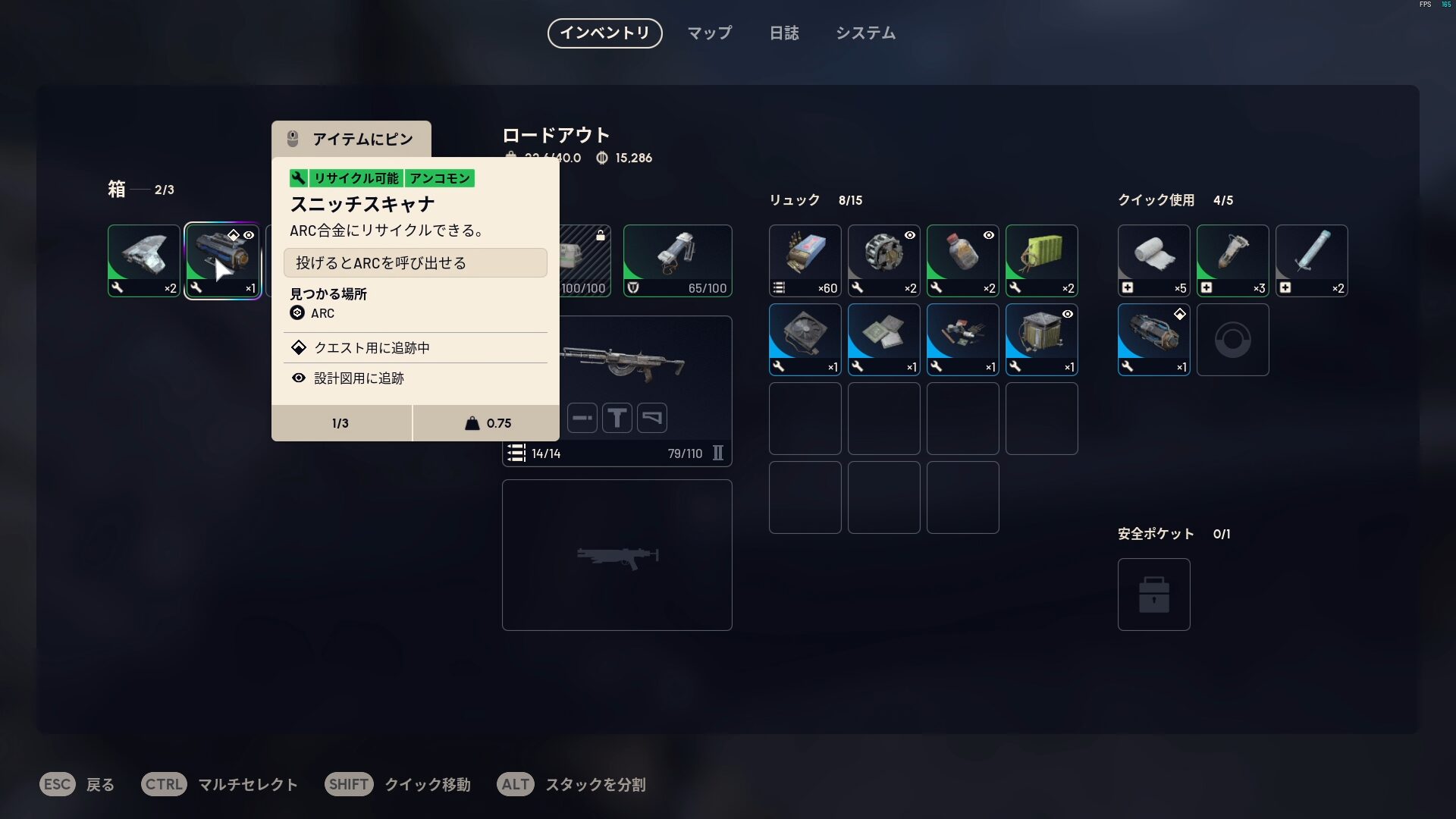This screenshot has width=1456, height=819.
Task: Select the snitch scanner in quick use slots
Action: click(1153, 339)
